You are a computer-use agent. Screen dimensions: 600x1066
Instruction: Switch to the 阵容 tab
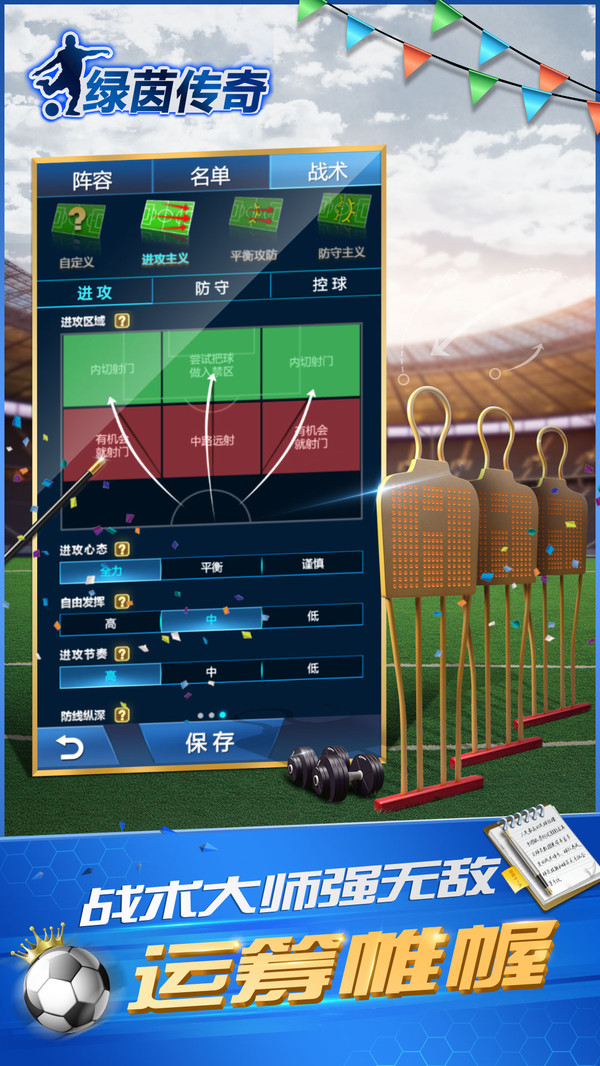click(x=92, y=179)
